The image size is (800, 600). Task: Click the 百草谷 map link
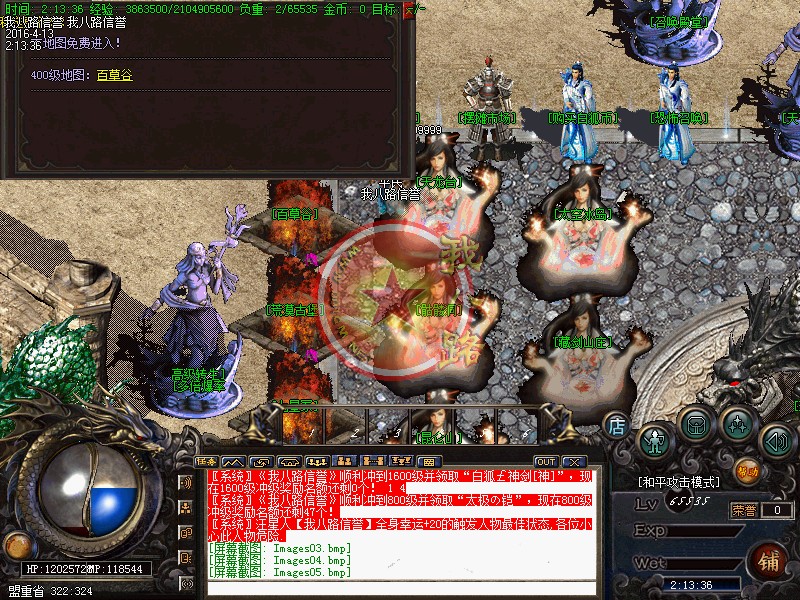pos(114,75)
